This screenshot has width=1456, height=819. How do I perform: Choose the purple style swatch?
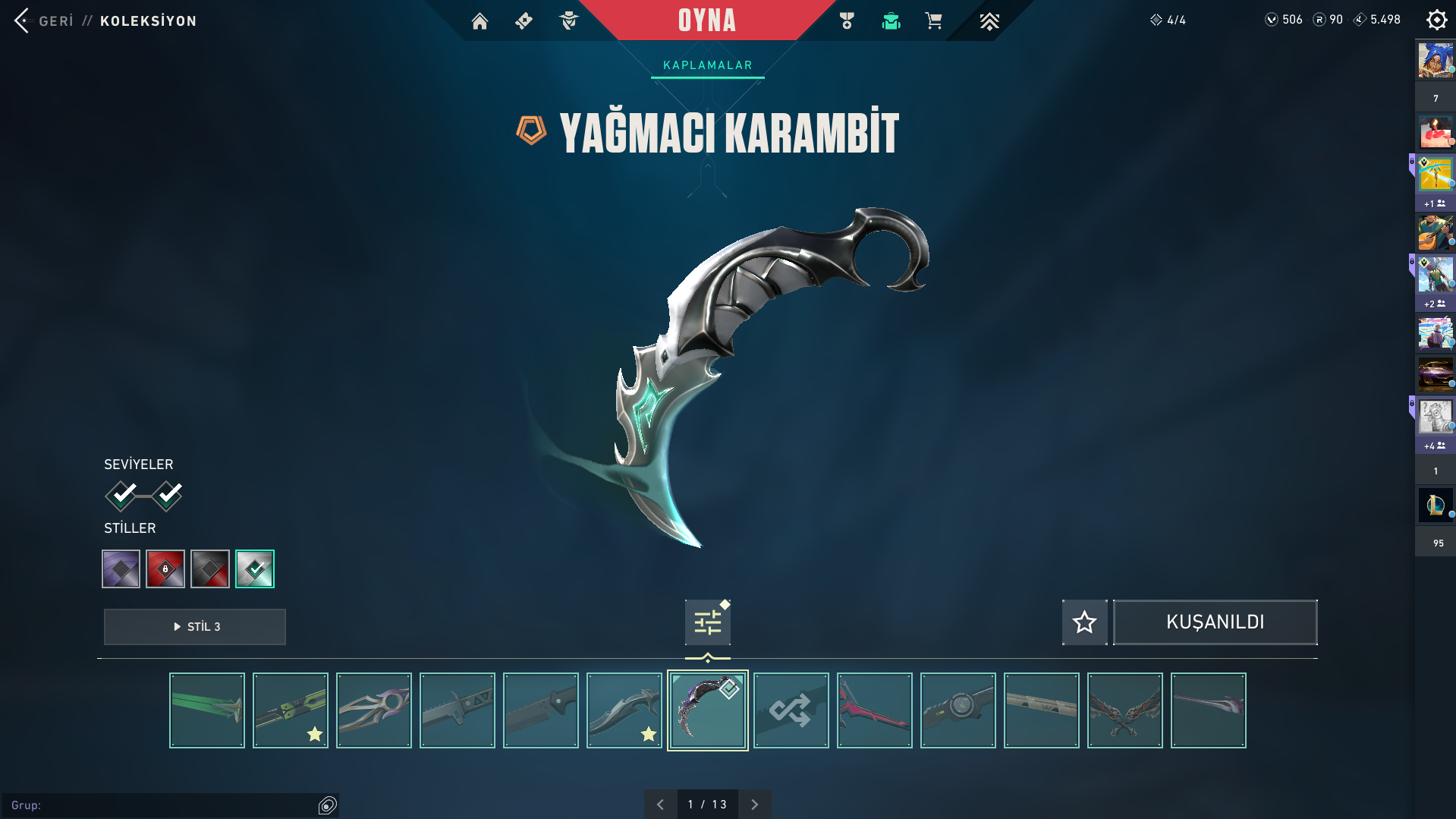121,569
